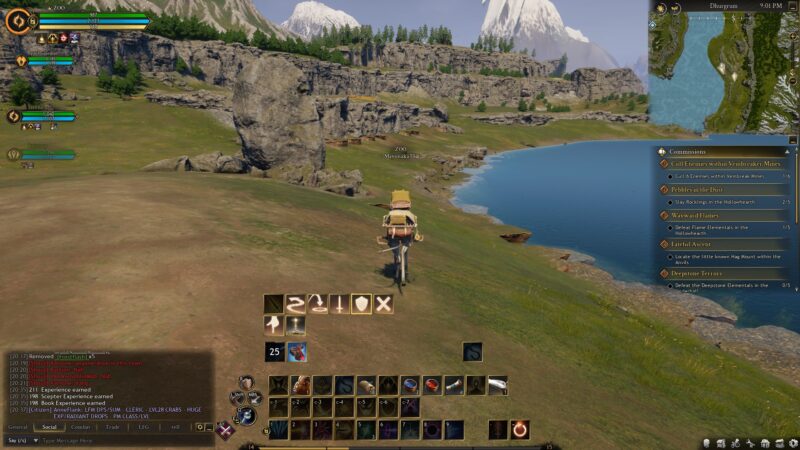Activate the dark void circle ability
This screenshot has width=800, height=450.
(431, 429)
